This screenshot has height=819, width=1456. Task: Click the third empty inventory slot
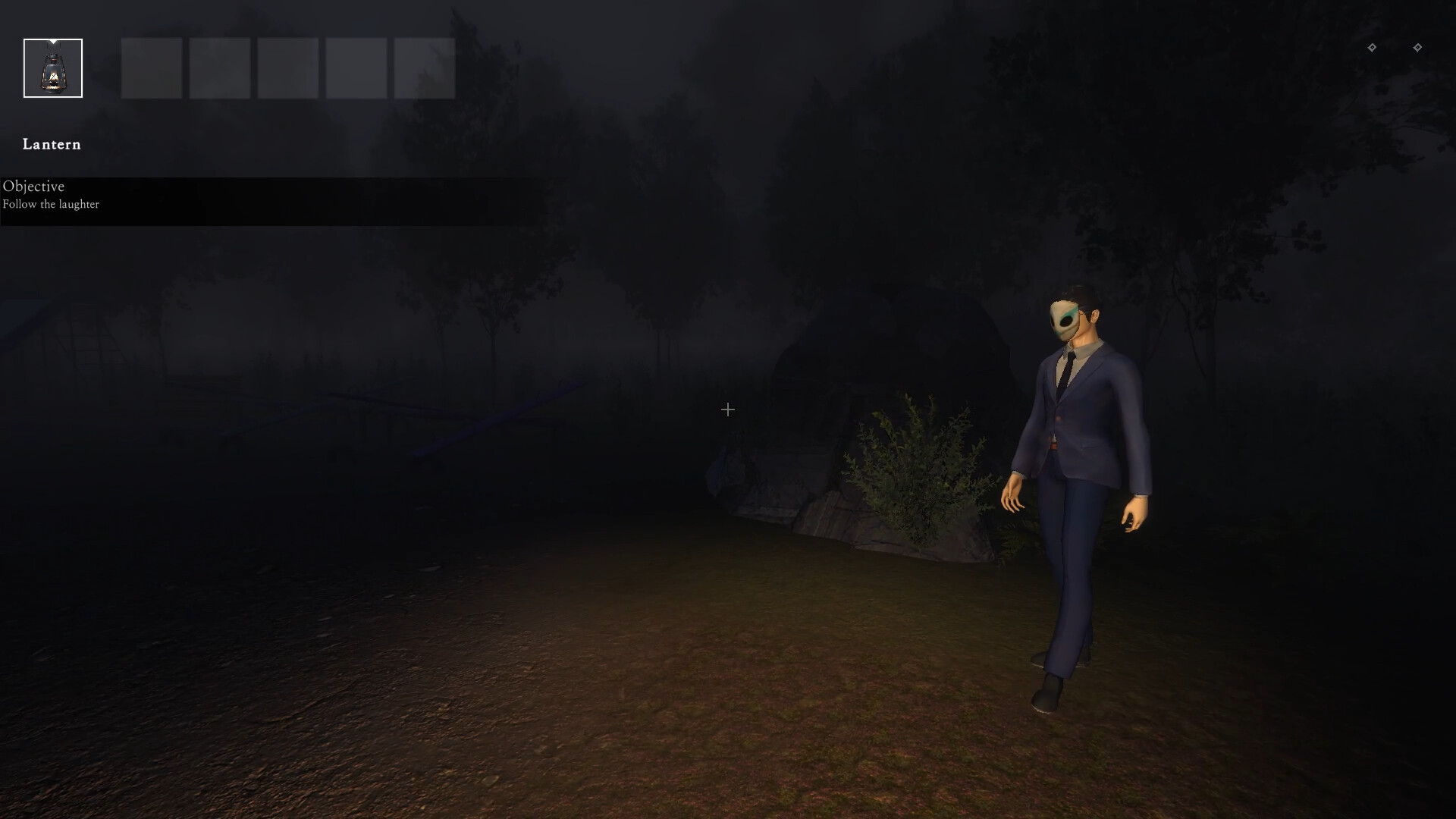(x=219, y=68)
